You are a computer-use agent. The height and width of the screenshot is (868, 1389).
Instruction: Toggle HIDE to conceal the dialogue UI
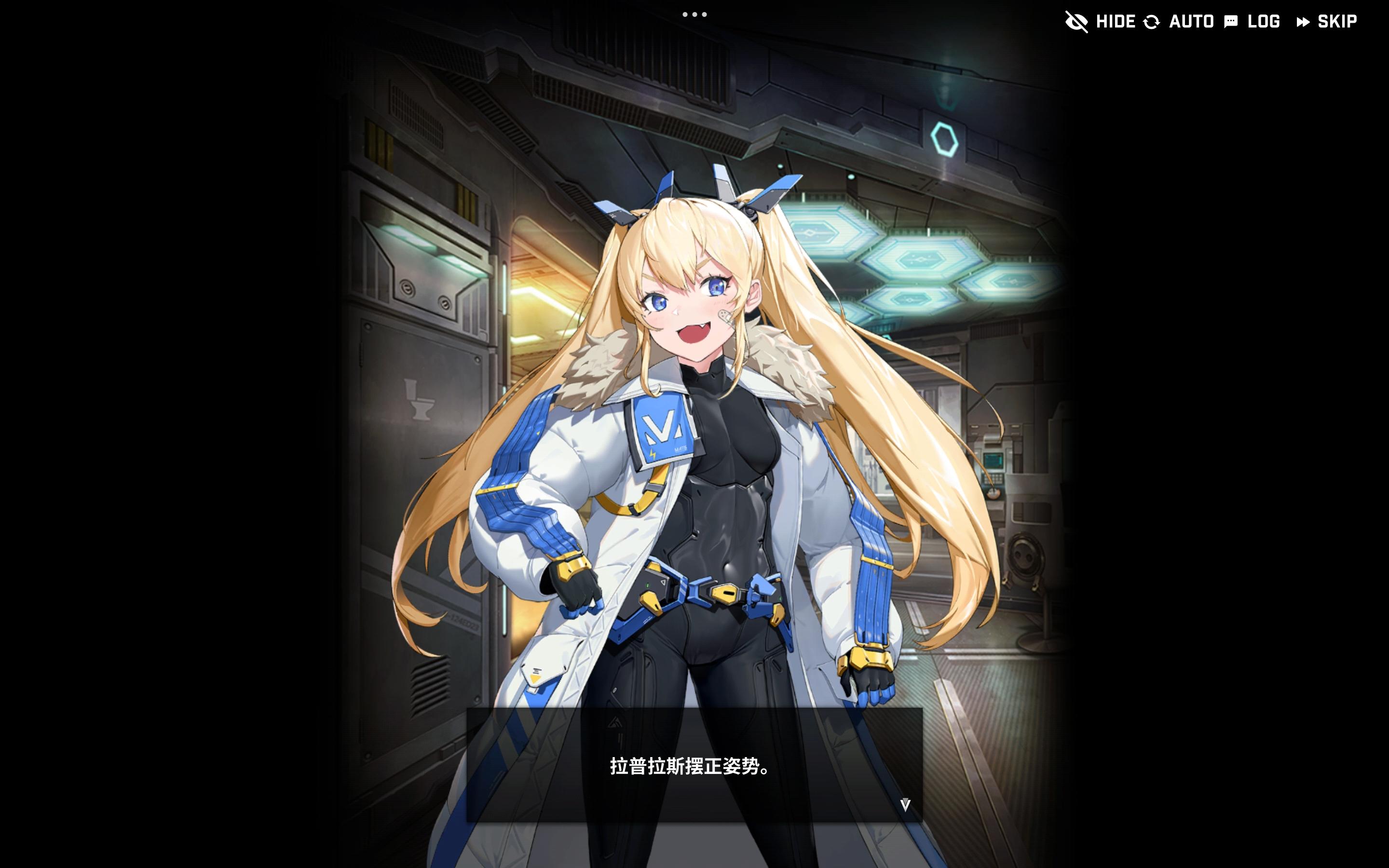[1117, 21]
